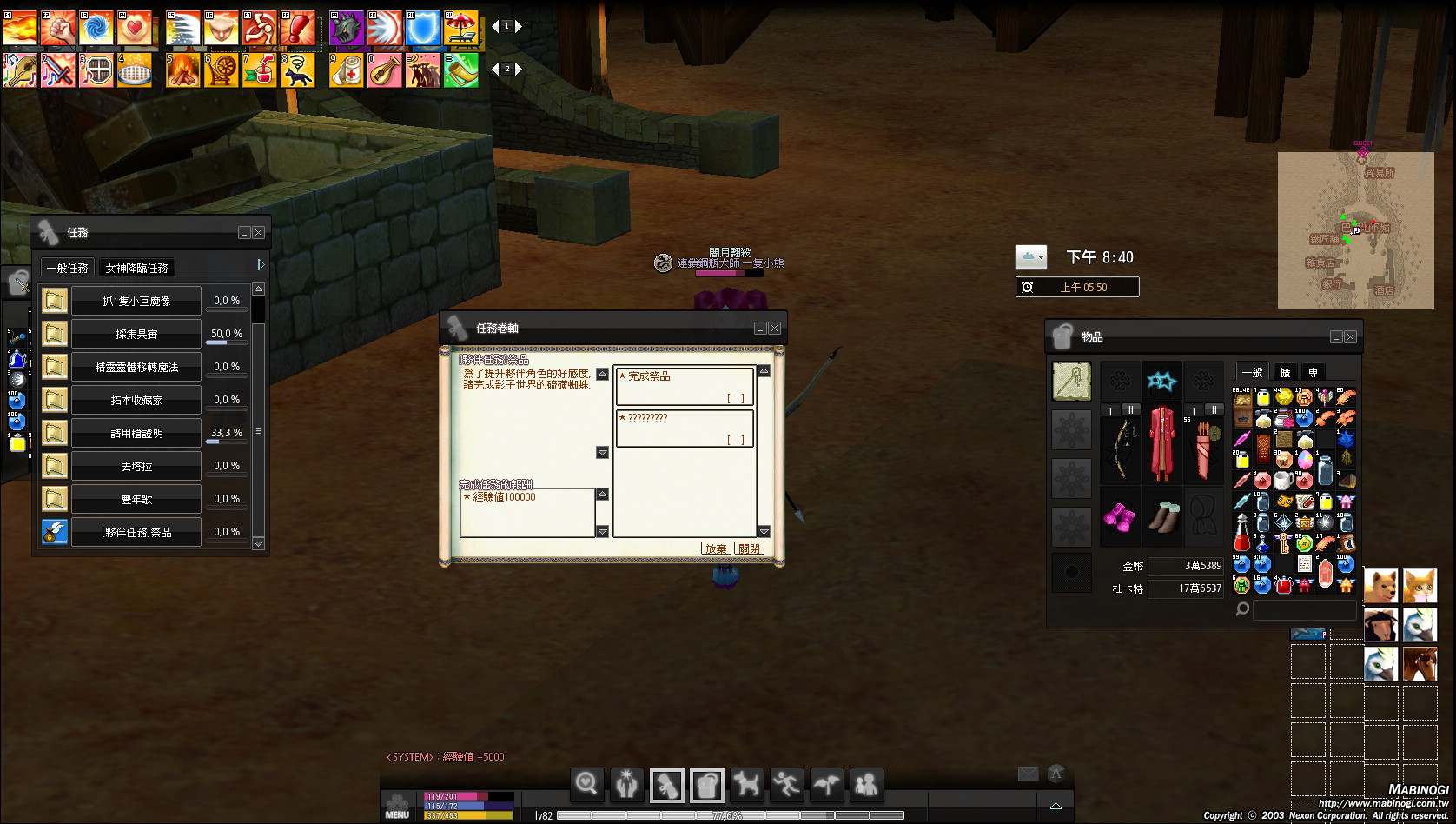Minimize the 物品 inventory window
This screenshot has width=1456, height=824.
pos(1337,337)
